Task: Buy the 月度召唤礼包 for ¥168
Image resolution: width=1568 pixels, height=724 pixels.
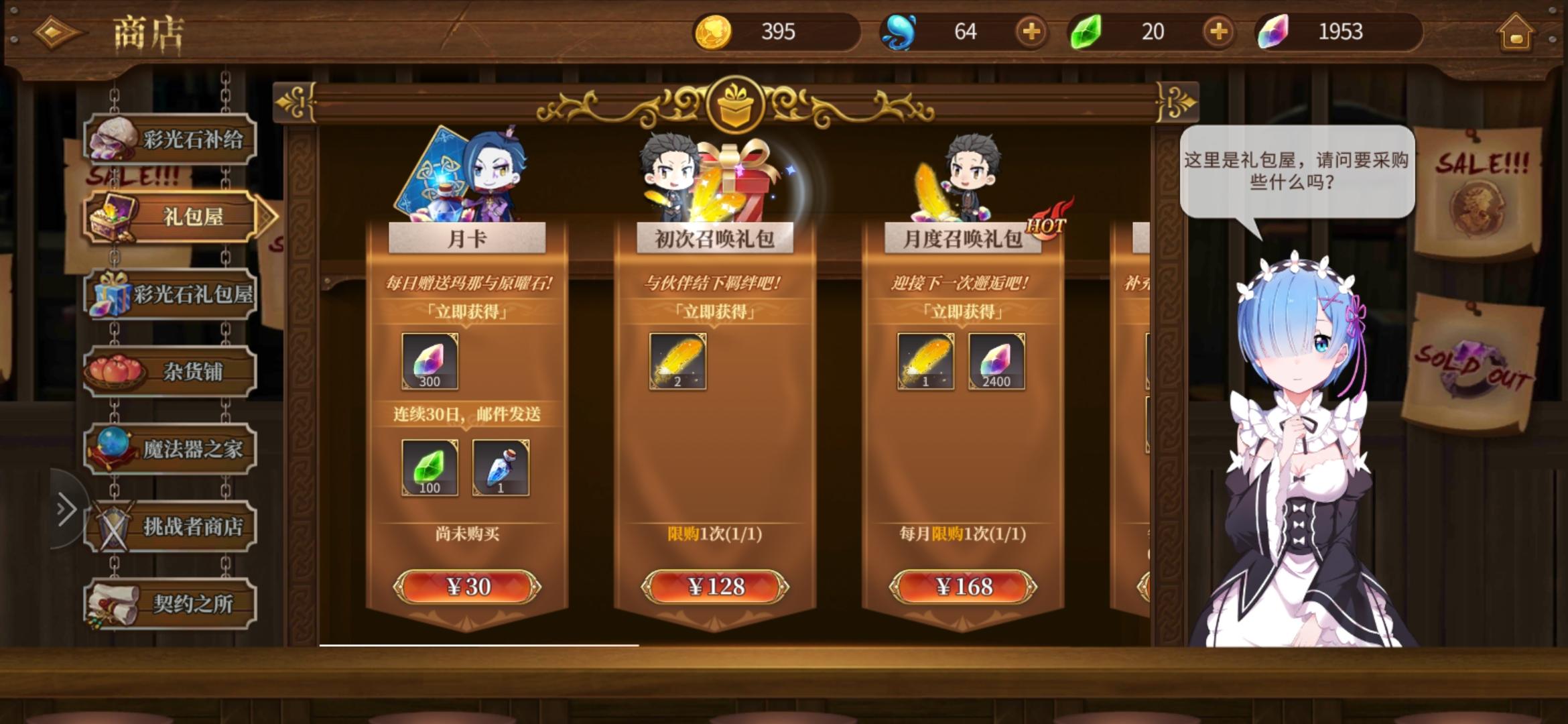Action: [962, 585]
